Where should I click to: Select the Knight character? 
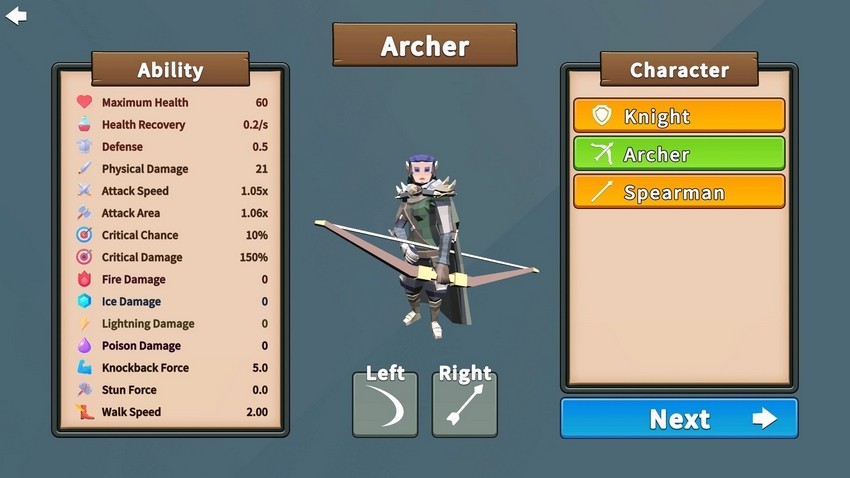pos(679,116)
